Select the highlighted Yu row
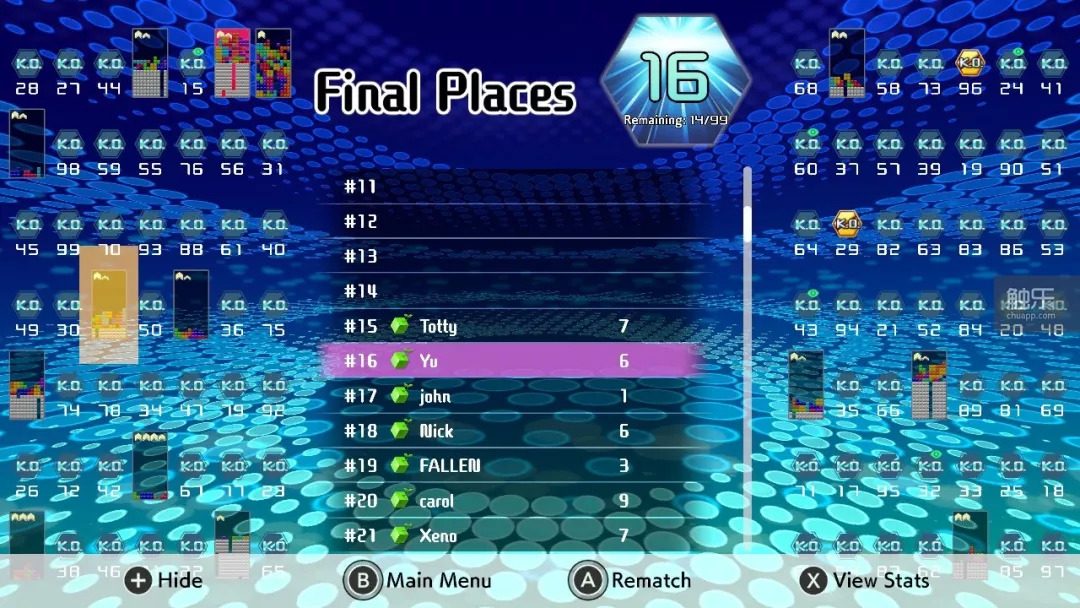The image size is (1080, 608). tap(510, 361)
